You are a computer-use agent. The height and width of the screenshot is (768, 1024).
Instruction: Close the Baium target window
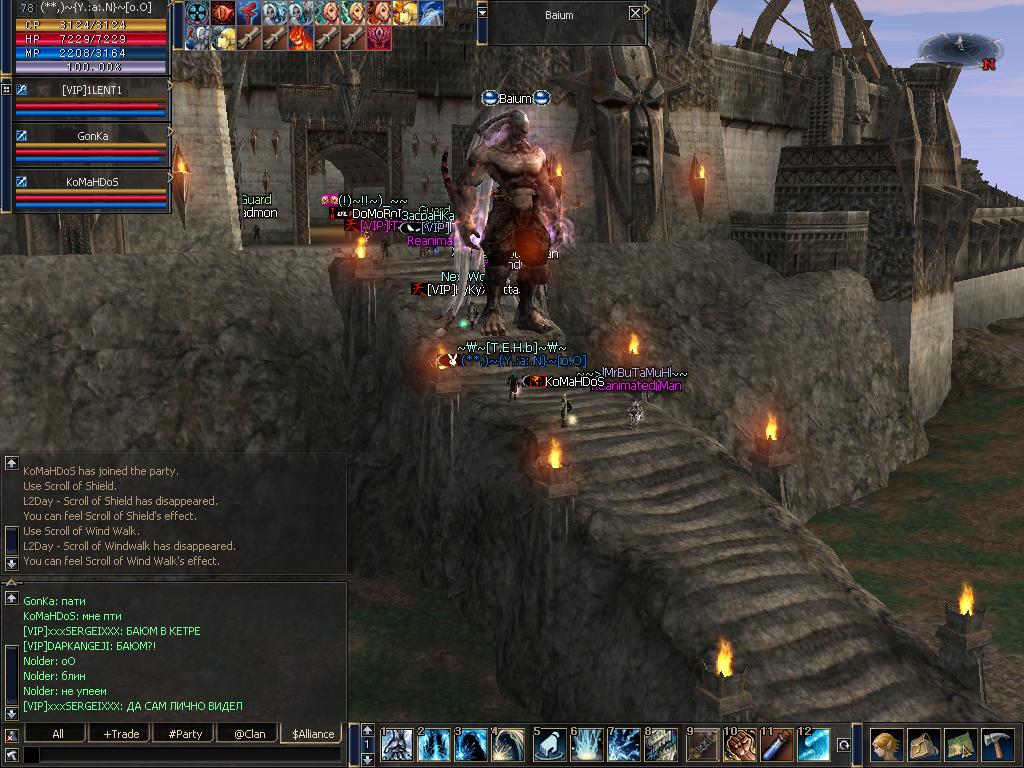[635, 13]
